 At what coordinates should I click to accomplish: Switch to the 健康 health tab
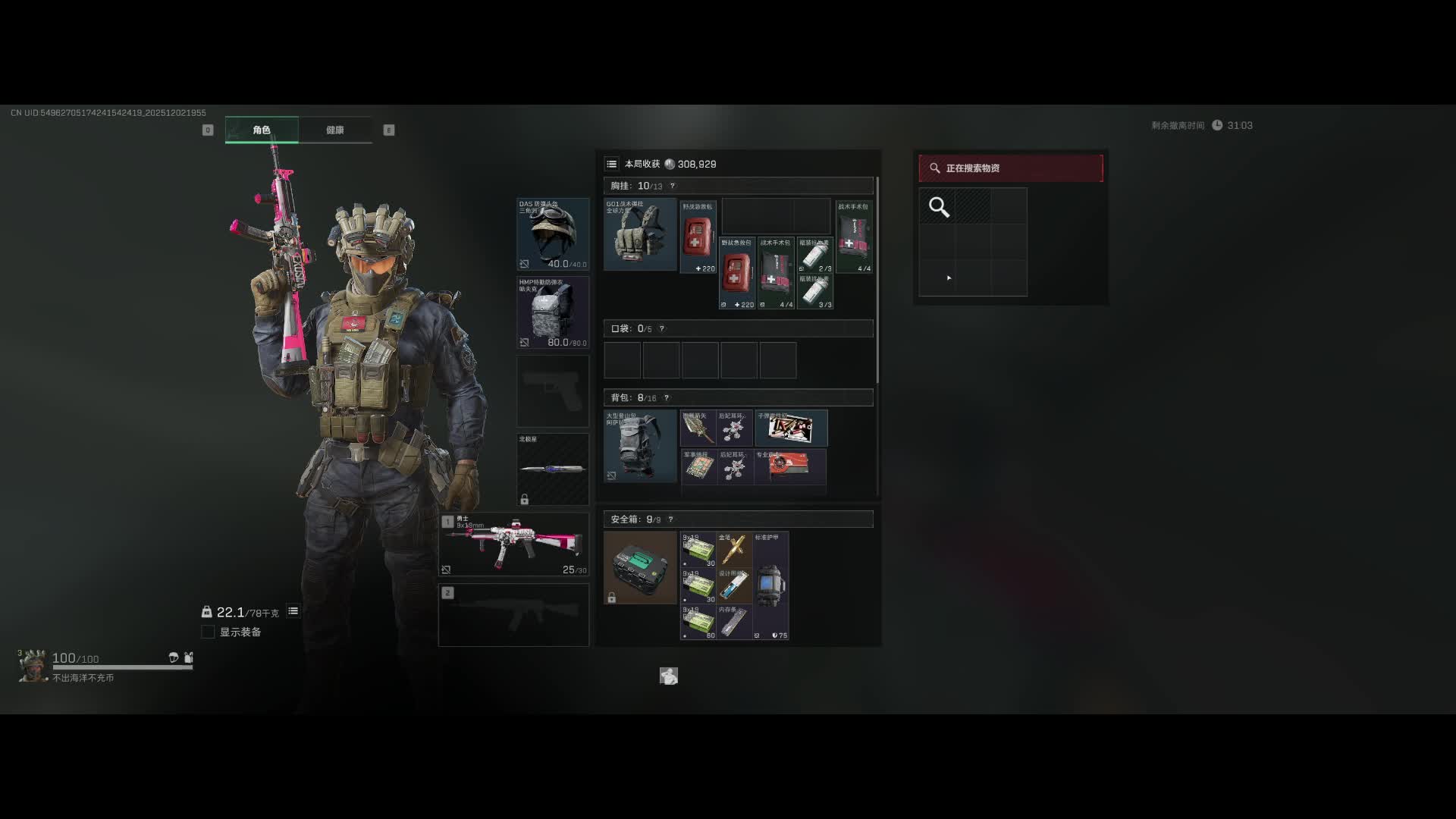point(334,130)
